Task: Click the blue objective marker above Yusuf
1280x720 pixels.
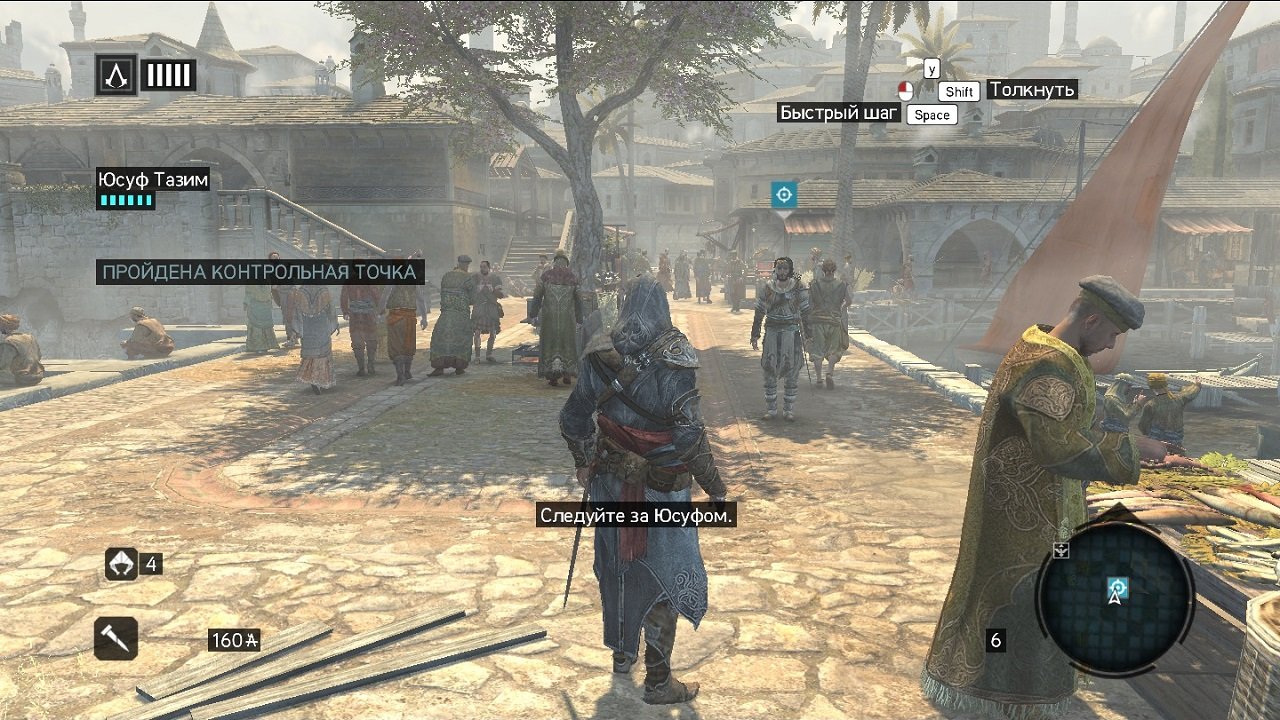Action: pyautogui.click(x=784, y=194)
